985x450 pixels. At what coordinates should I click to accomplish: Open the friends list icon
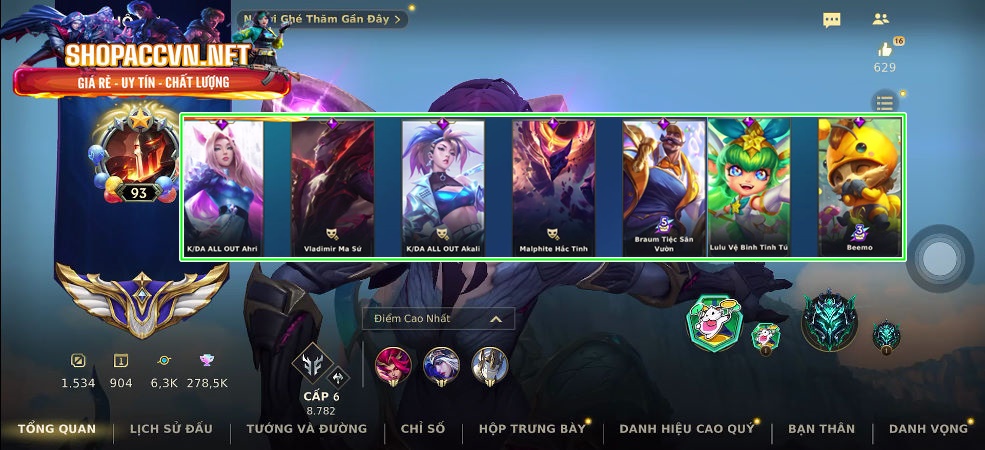pos(881,19)
